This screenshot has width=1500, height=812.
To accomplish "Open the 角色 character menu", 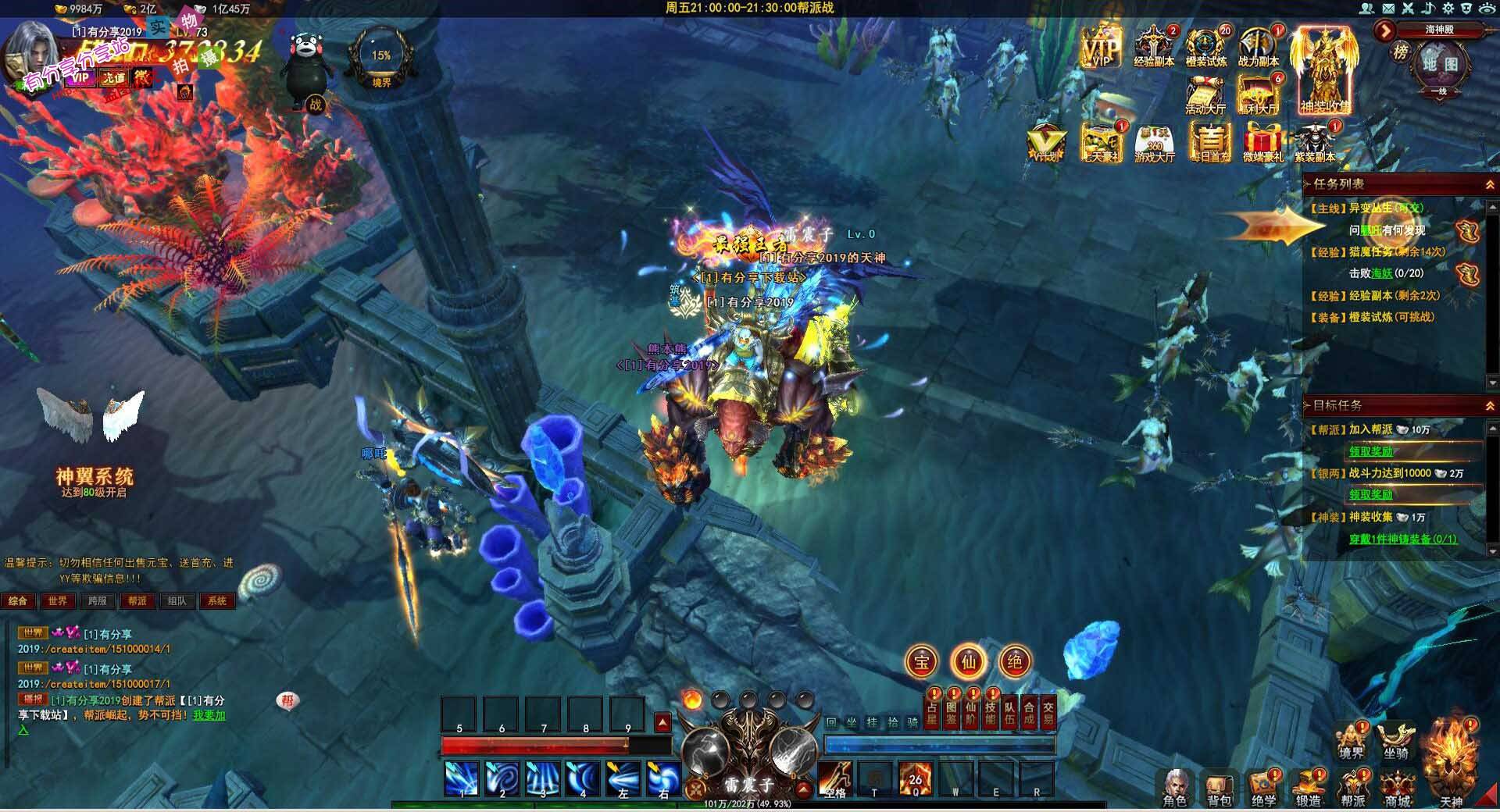I will [1175, 786].
